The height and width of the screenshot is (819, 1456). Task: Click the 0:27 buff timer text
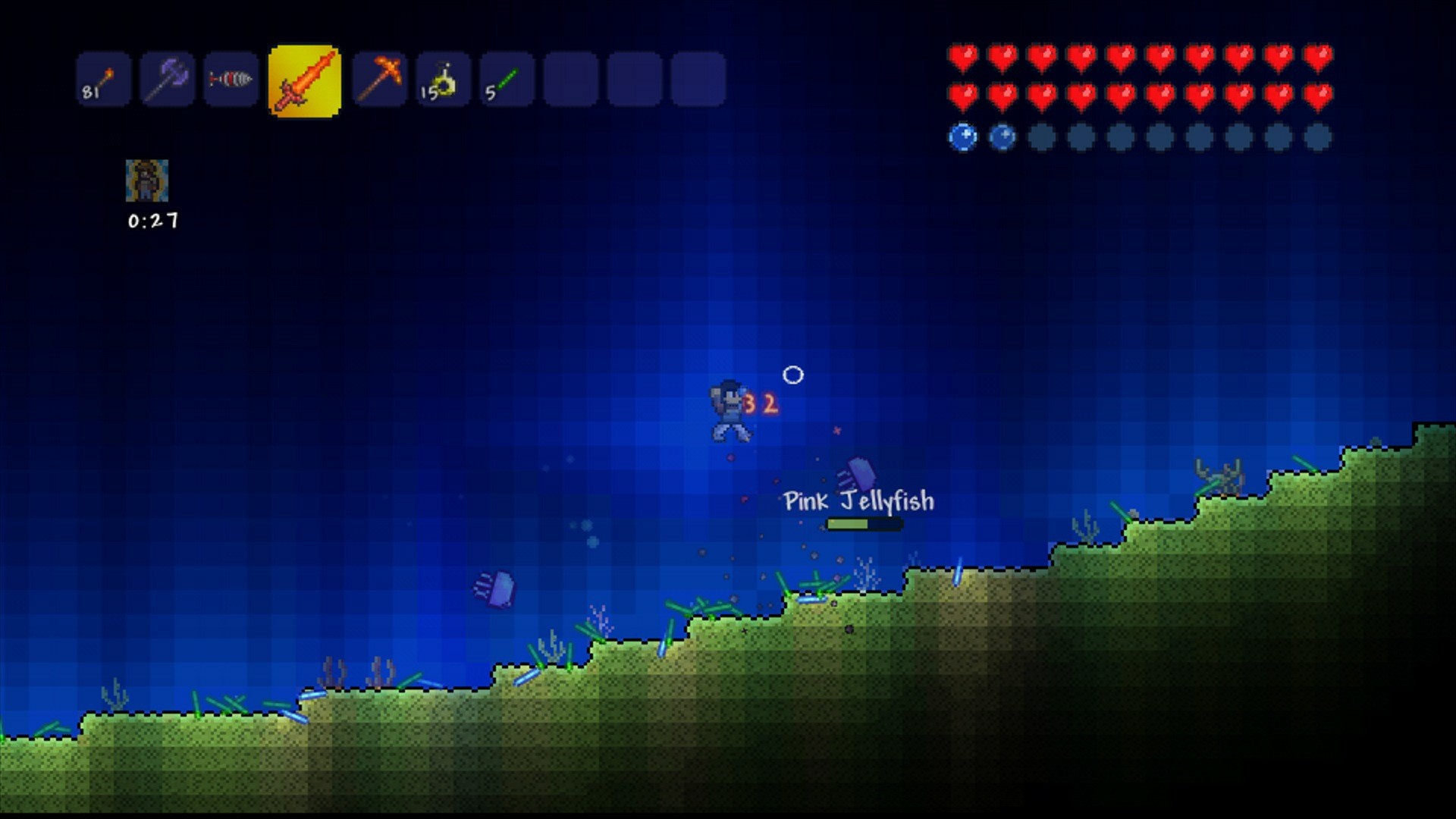[x=151, y=221]
